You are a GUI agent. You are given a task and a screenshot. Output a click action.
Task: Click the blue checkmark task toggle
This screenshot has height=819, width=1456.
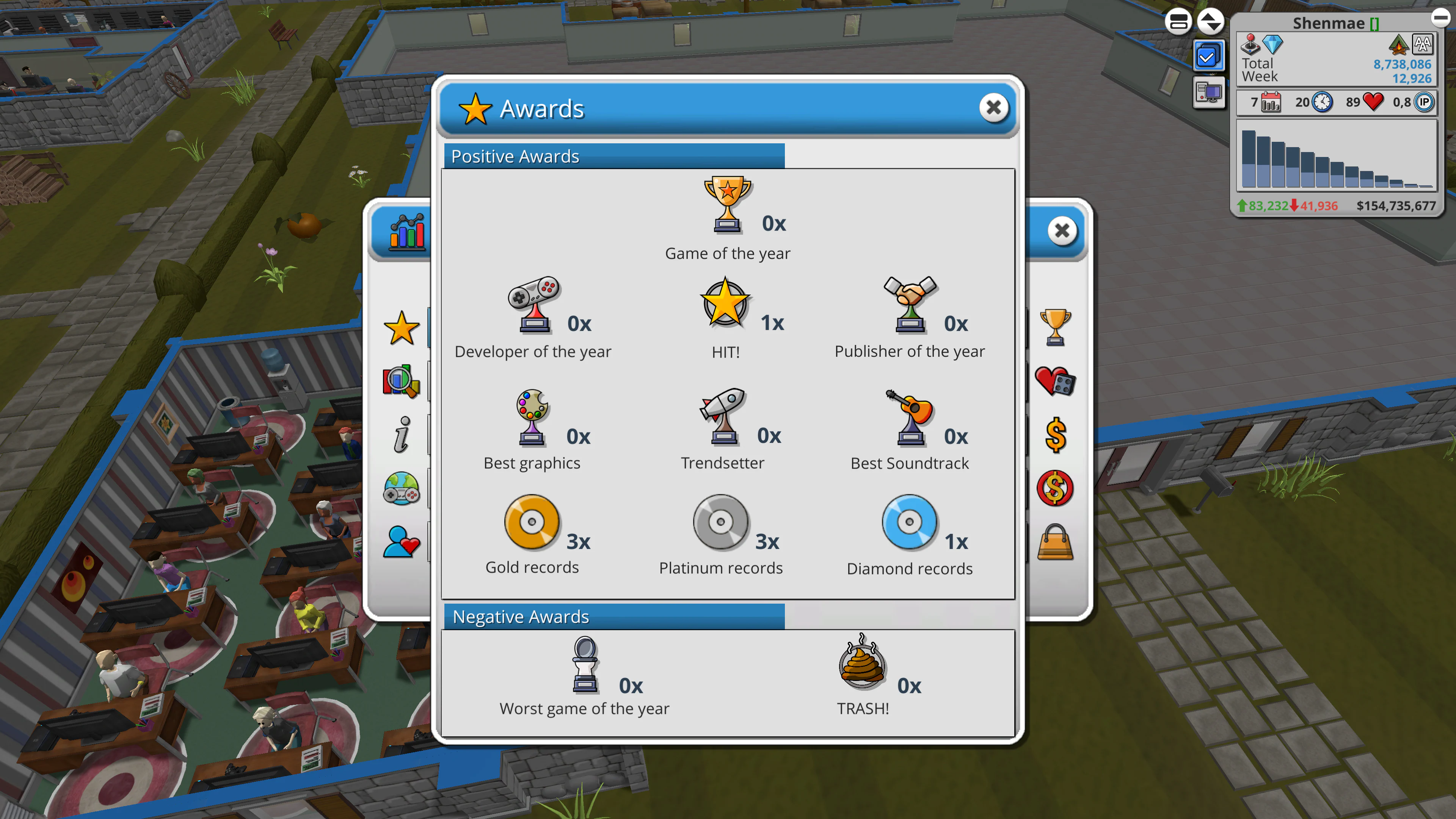(1209, 55)
